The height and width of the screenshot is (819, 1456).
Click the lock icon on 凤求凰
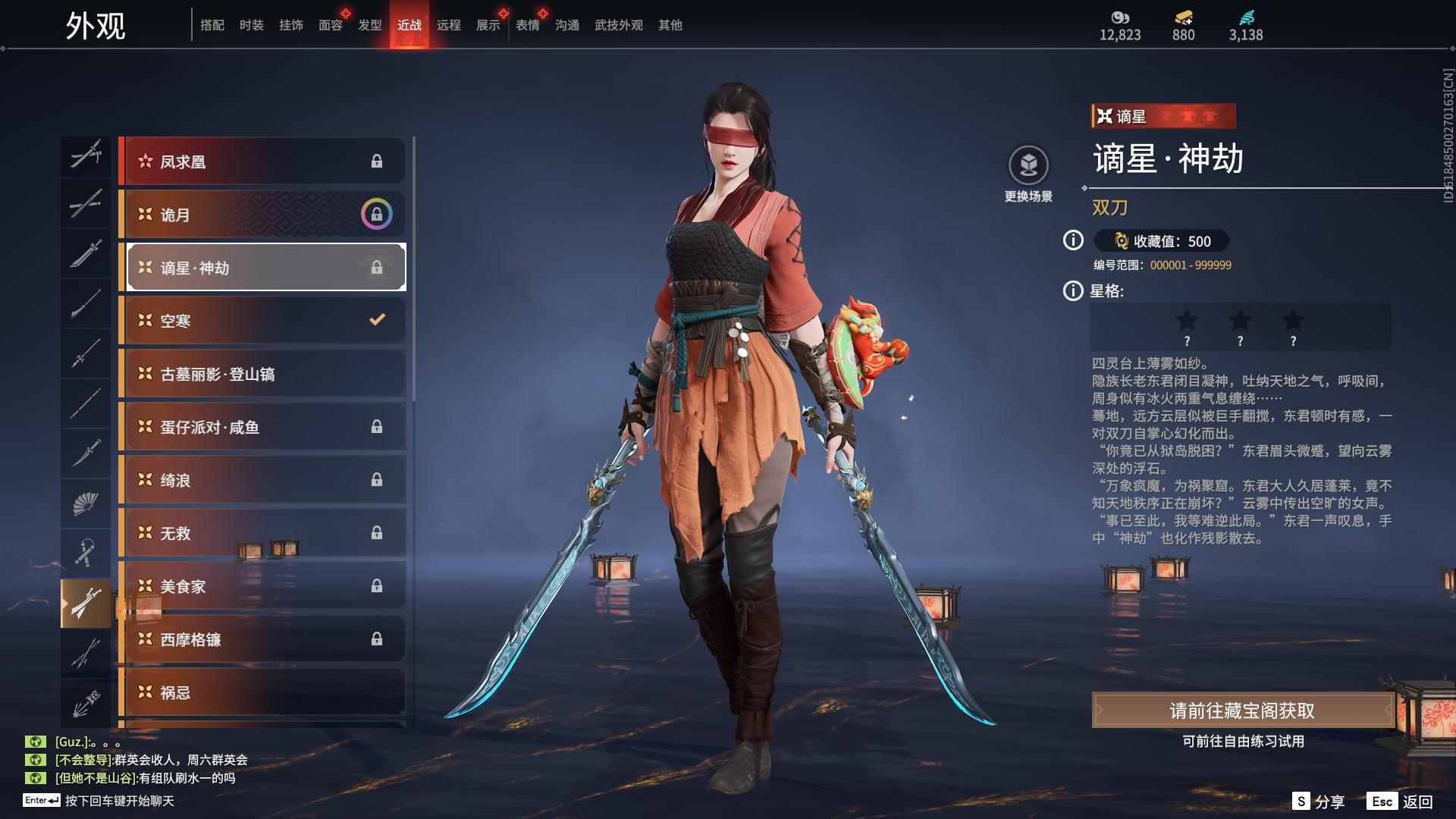377,161
